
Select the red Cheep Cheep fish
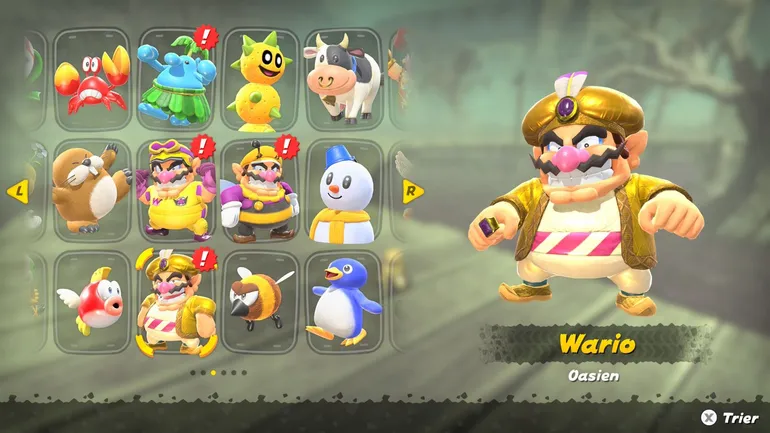click(92, 303)
